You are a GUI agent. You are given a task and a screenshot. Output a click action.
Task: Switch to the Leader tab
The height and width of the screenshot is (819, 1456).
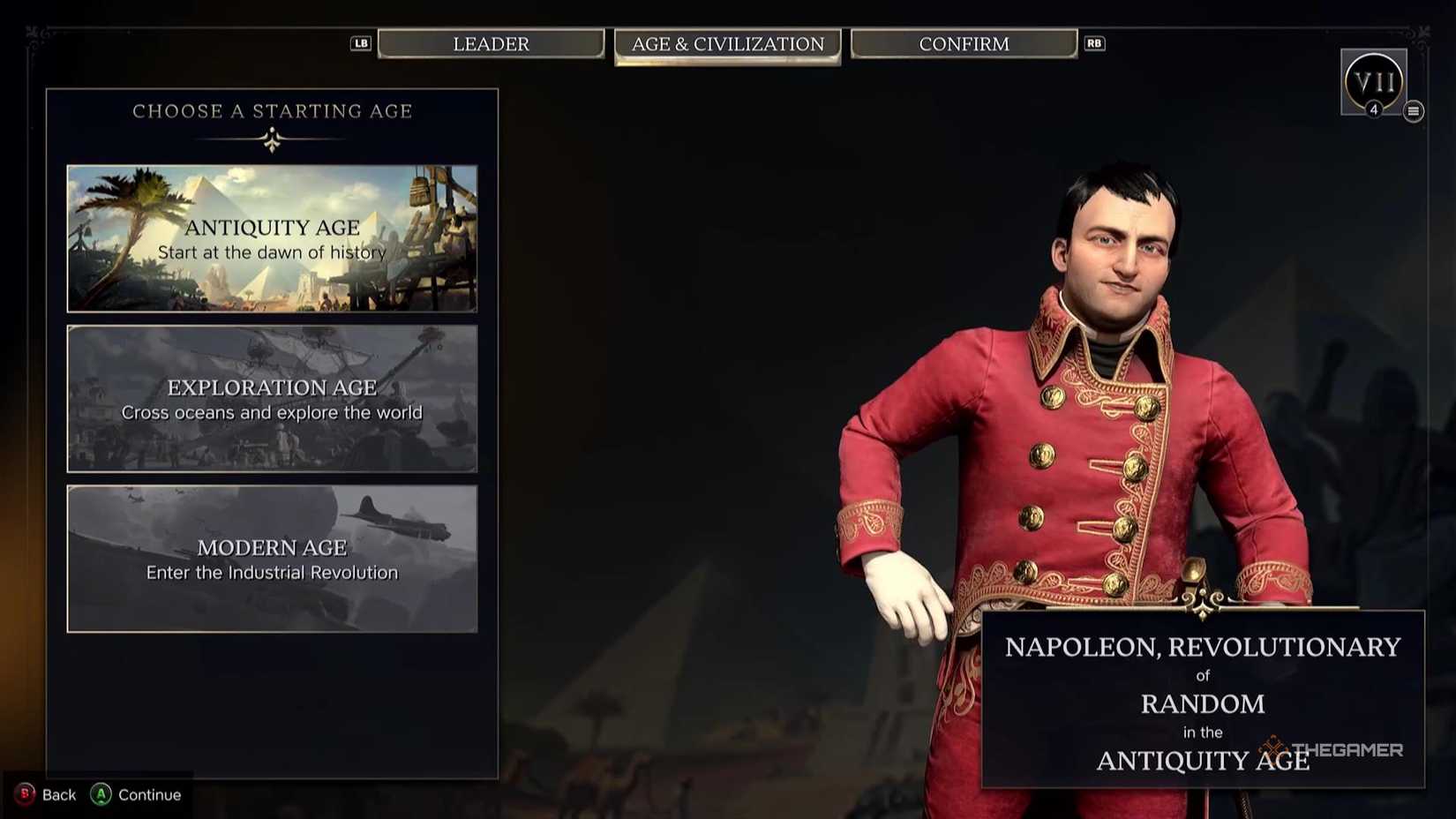pyautogui.click(x=492, y=43)
